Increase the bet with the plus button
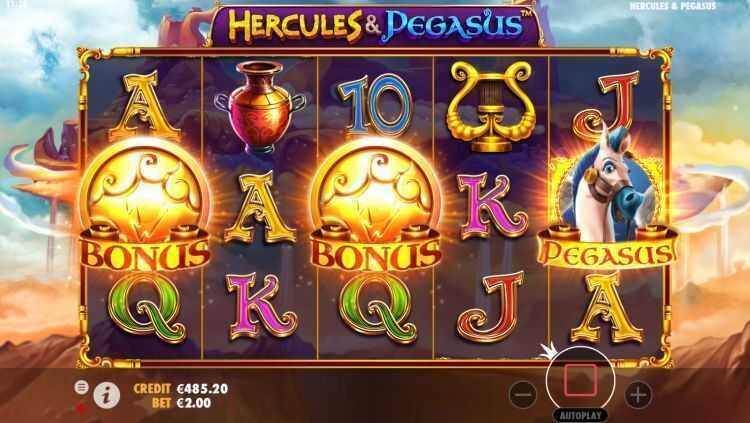 [638, 393]
